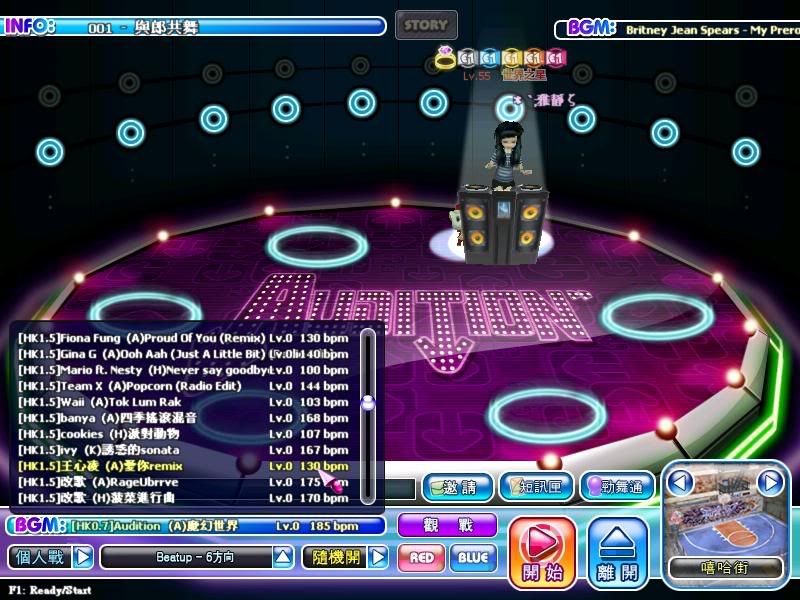This screenshot has height=600, width=800.
Task: Click the 邀請 invite button
Action: (x=457, y=487)
